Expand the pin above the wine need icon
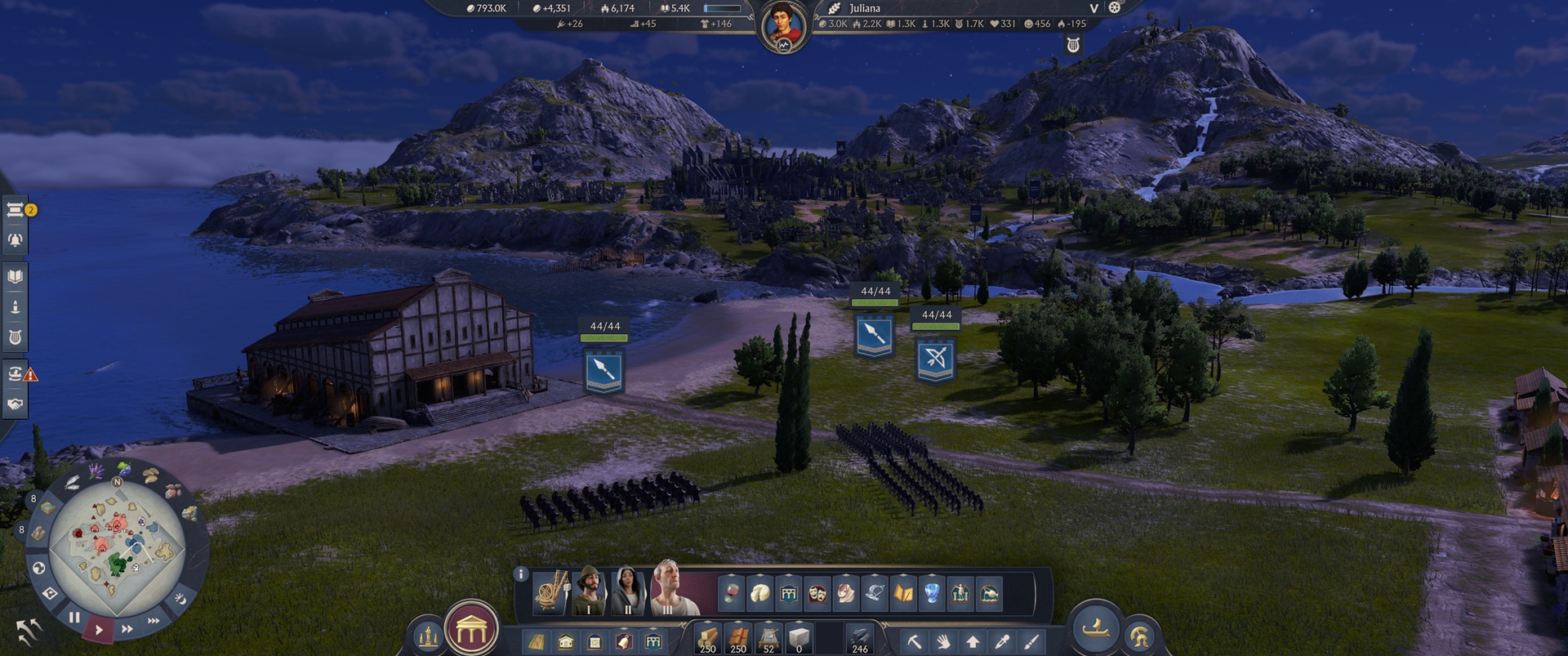The image size is (1568, 656). [x=731, y=574]
